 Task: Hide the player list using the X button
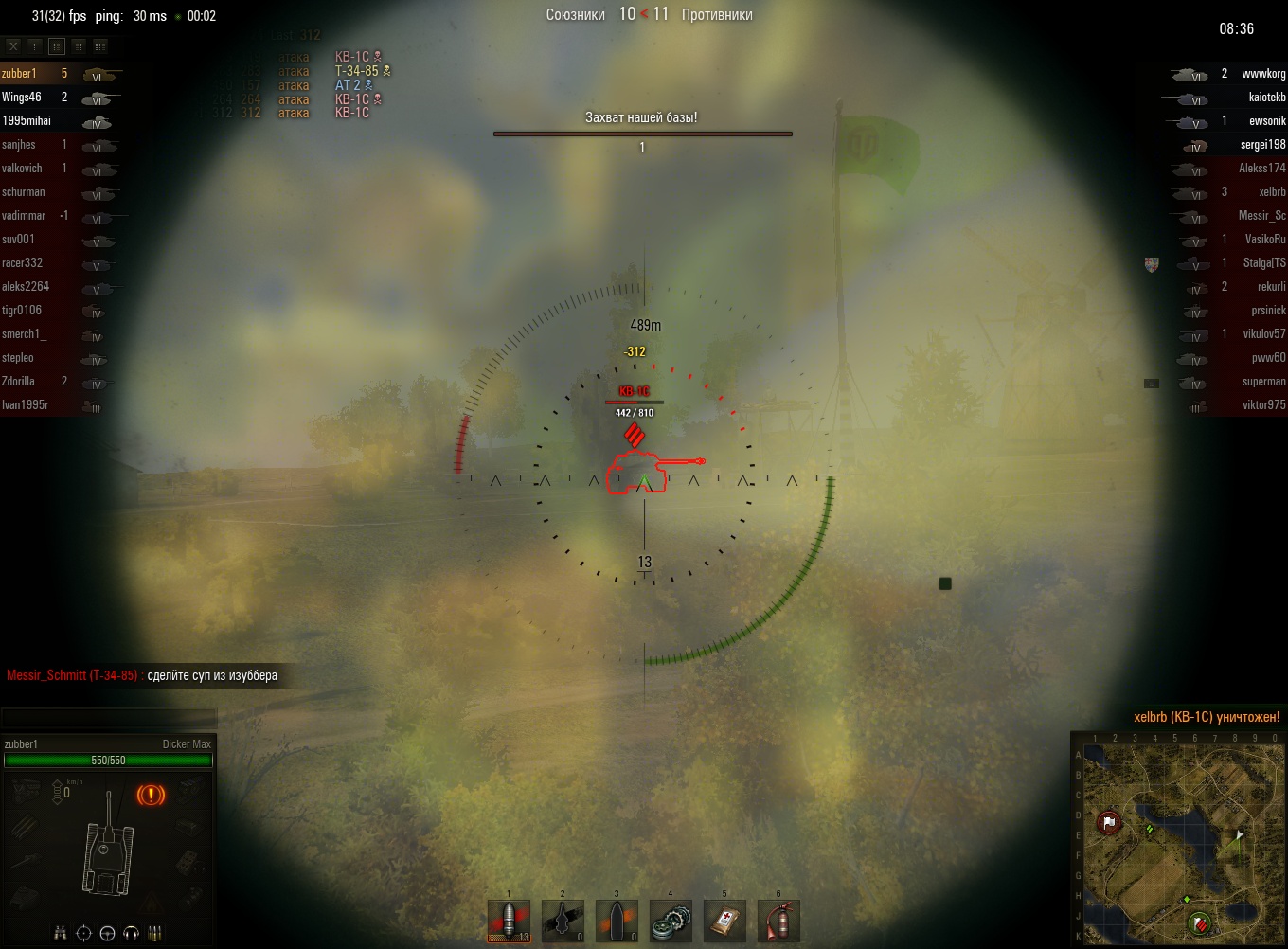click(x=13, y=45)
